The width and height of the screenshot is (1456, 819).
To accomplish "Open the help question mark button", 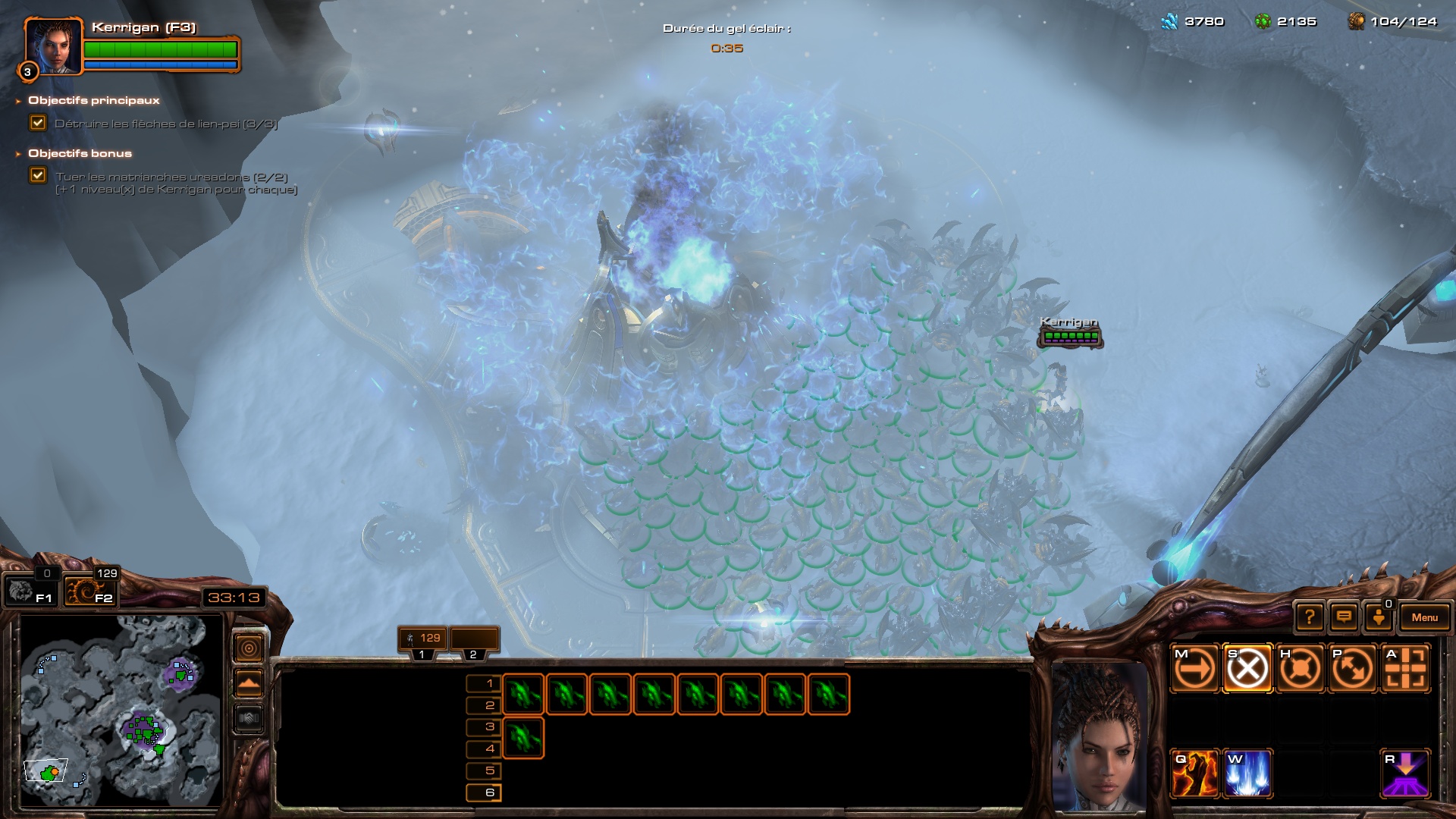I will coord(1310,617).
